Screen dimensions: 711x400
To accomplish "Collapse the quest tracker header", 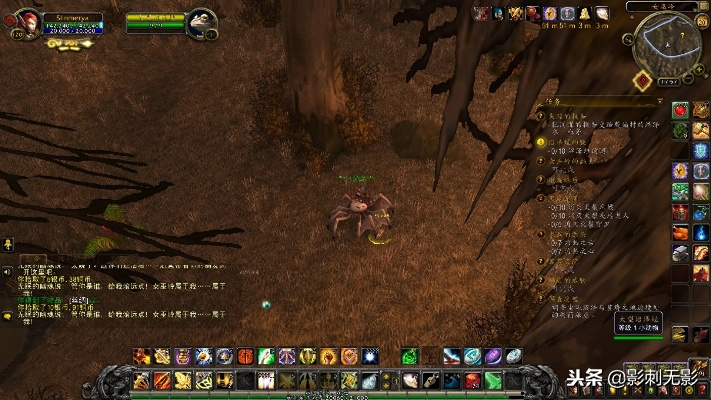I will 657,102.
